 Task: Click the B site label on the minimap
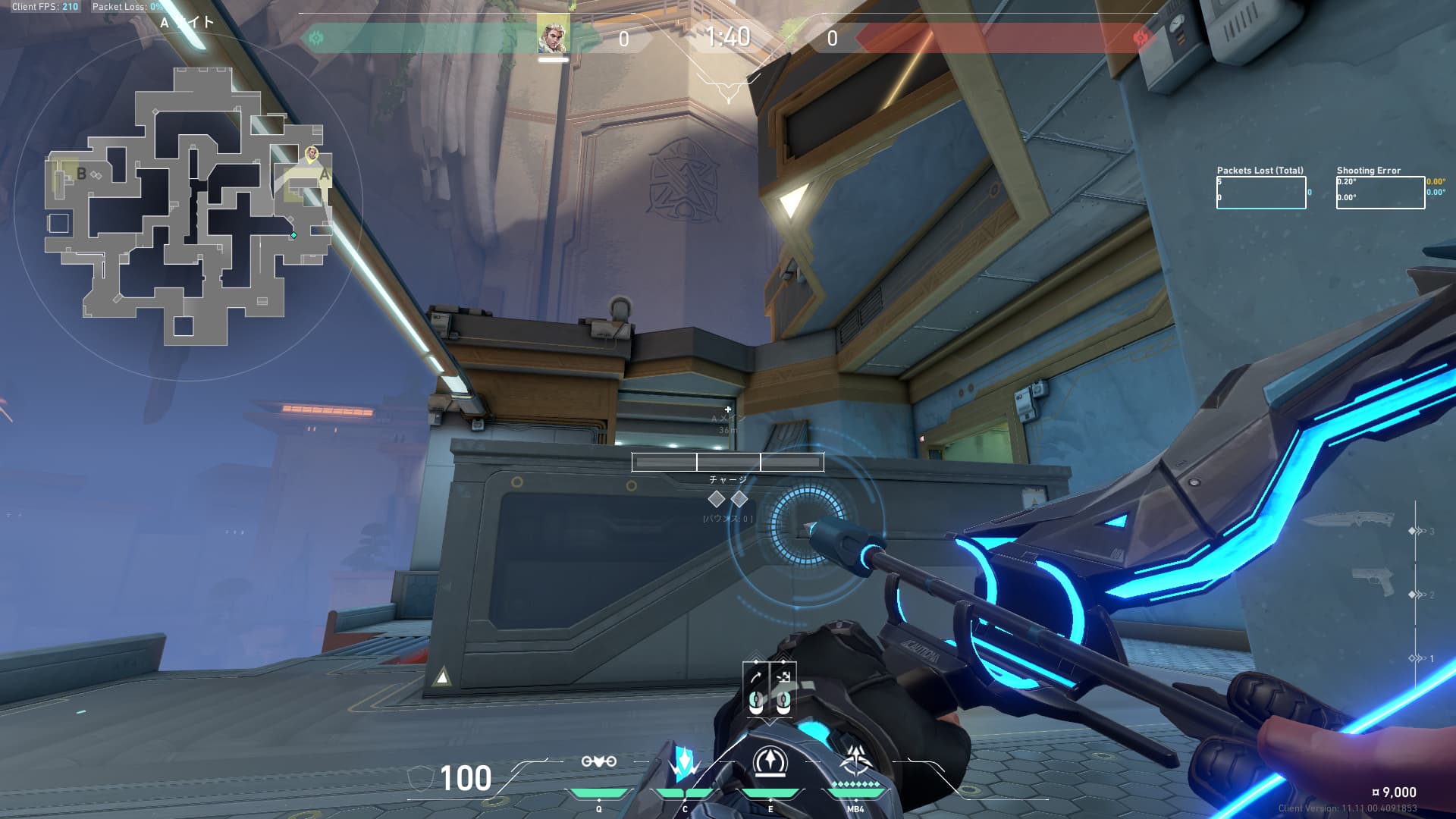81,174
